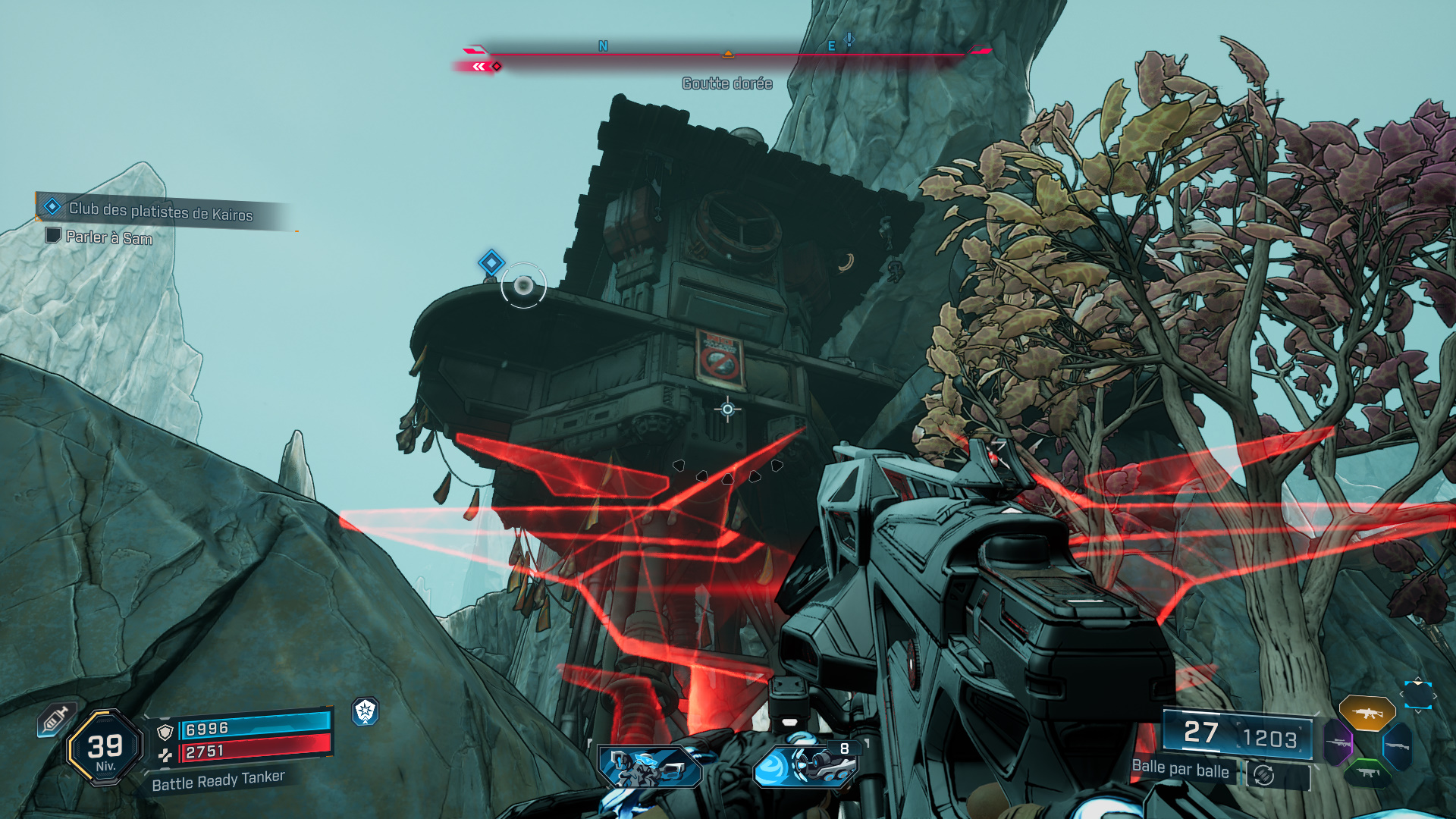Select the shield star status buff icon
1456x819 pixels.
366,711
